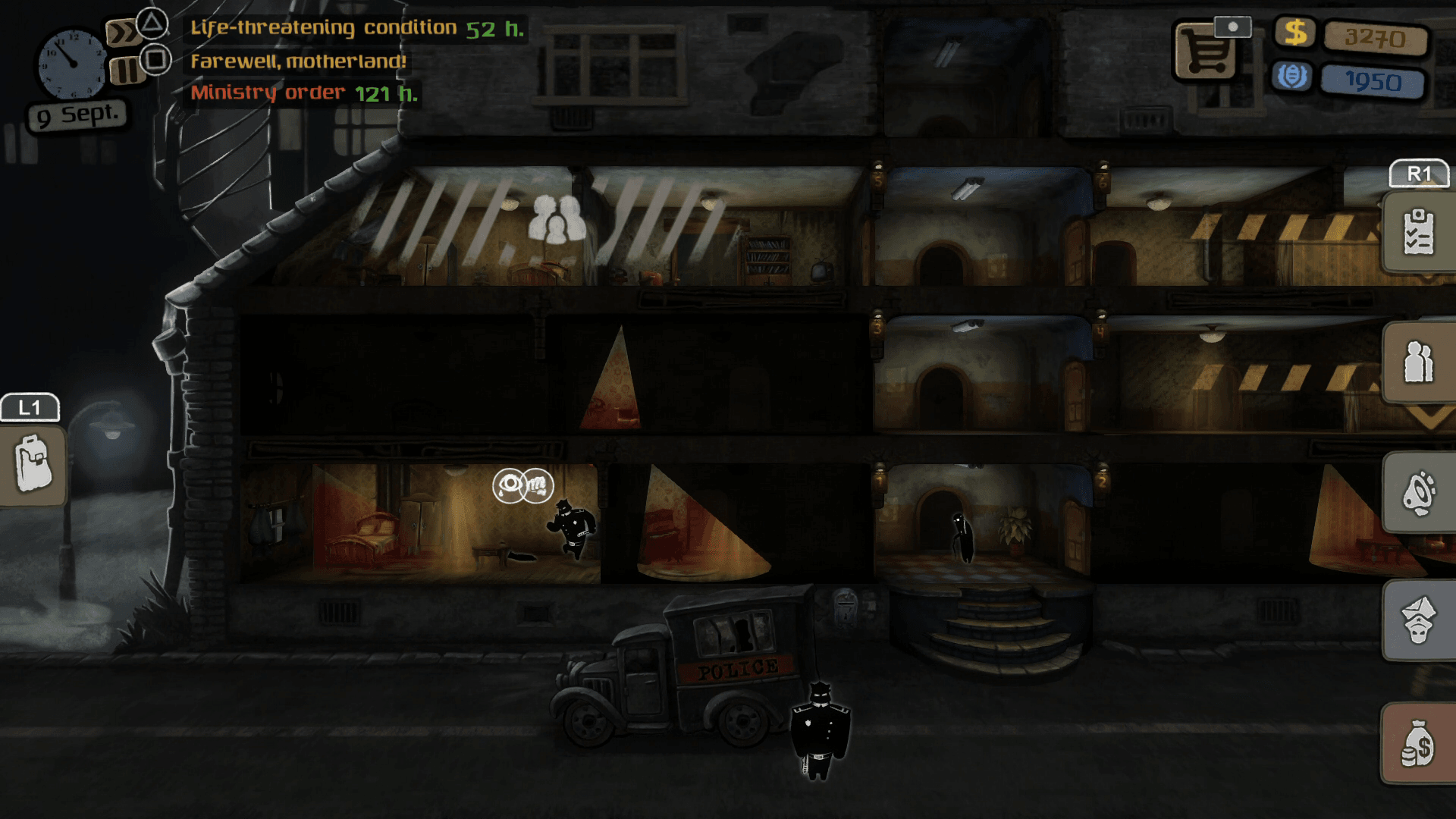Select the 'Life-threatening condition' quest
This screenshot has width=1456, height=819.
pos(356,29)
